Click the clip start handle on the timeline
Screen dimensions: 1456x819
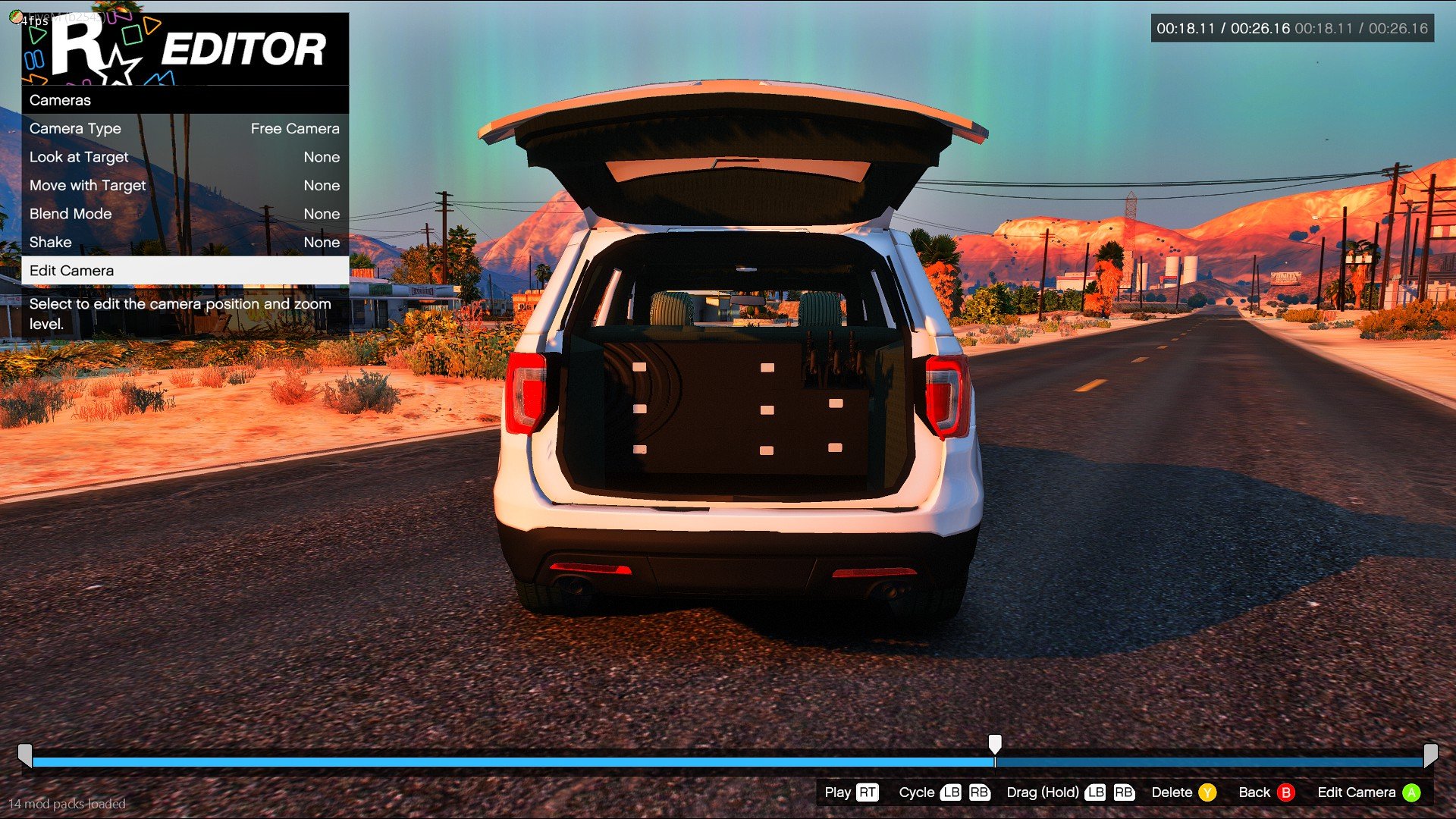pos(25,755)
